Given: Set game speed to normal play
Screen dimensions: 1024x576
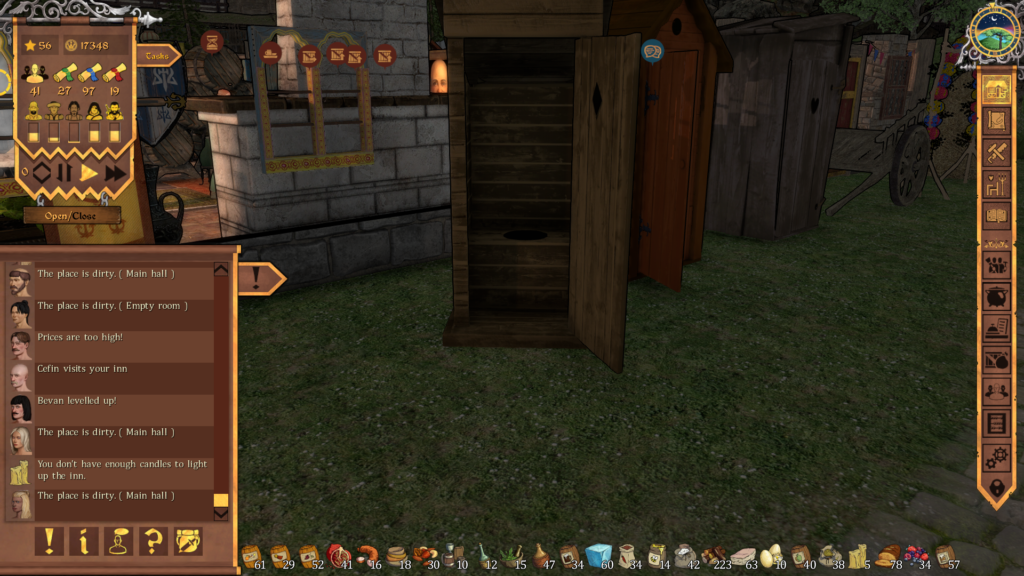Looking at the screenshot, I should tap(90, 173).
